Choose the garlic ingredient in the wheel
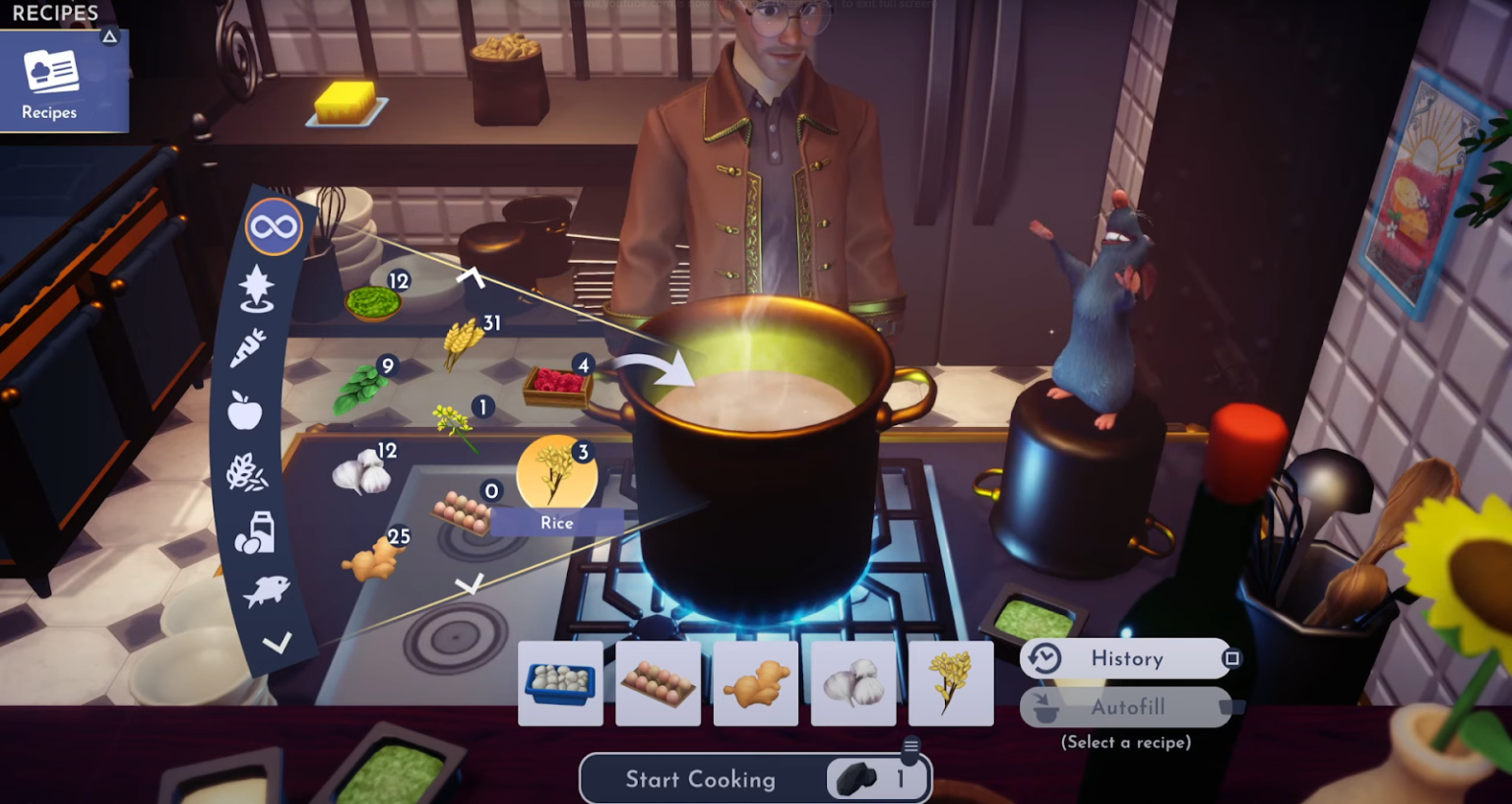Screen dimensions: 1512x804 tap(361, 472)
